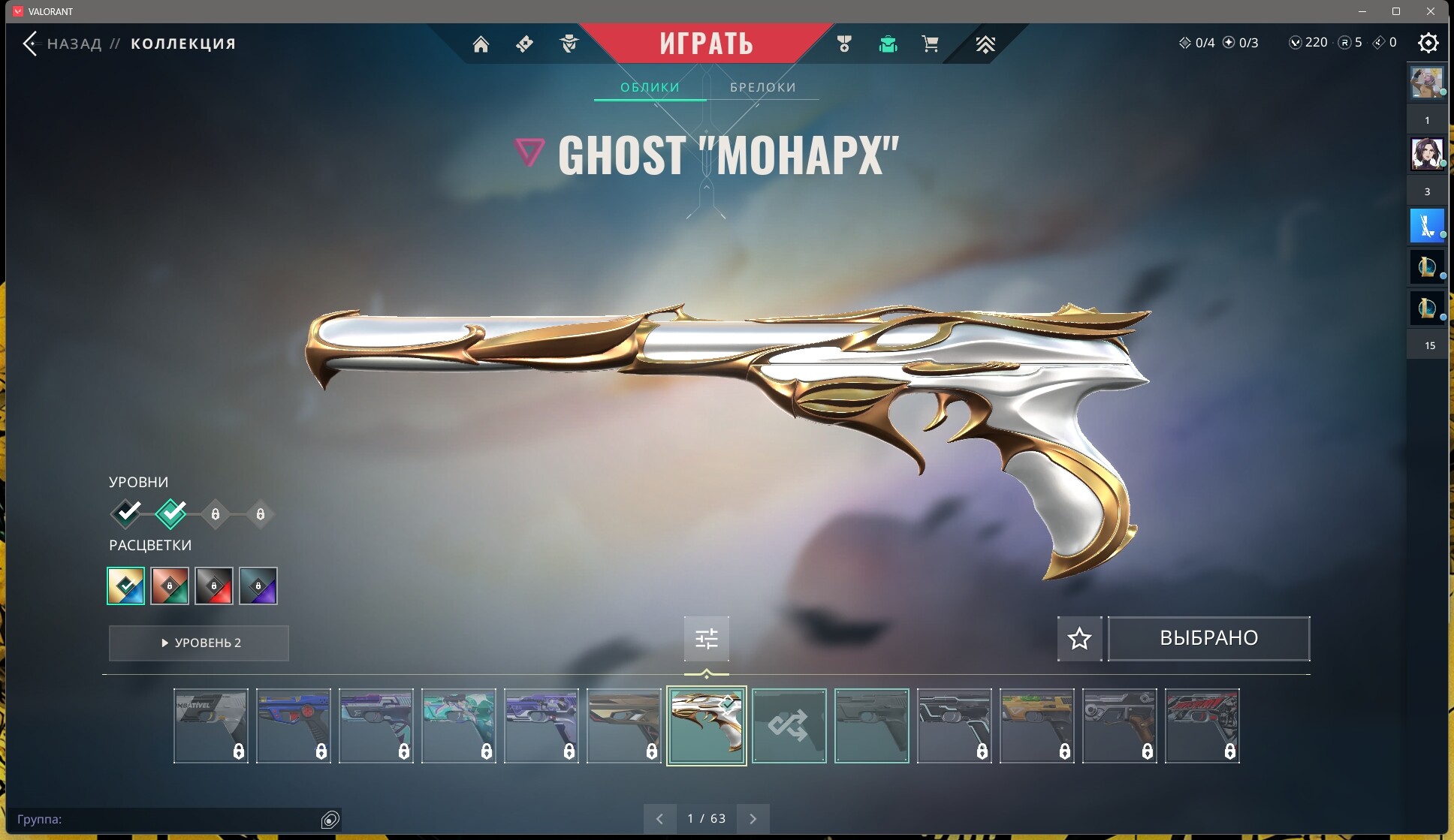The width and height of the screenshot is (1454, 840).
Task: Play the УРОВЕНЬ 2 preview video
Action: 199,643
